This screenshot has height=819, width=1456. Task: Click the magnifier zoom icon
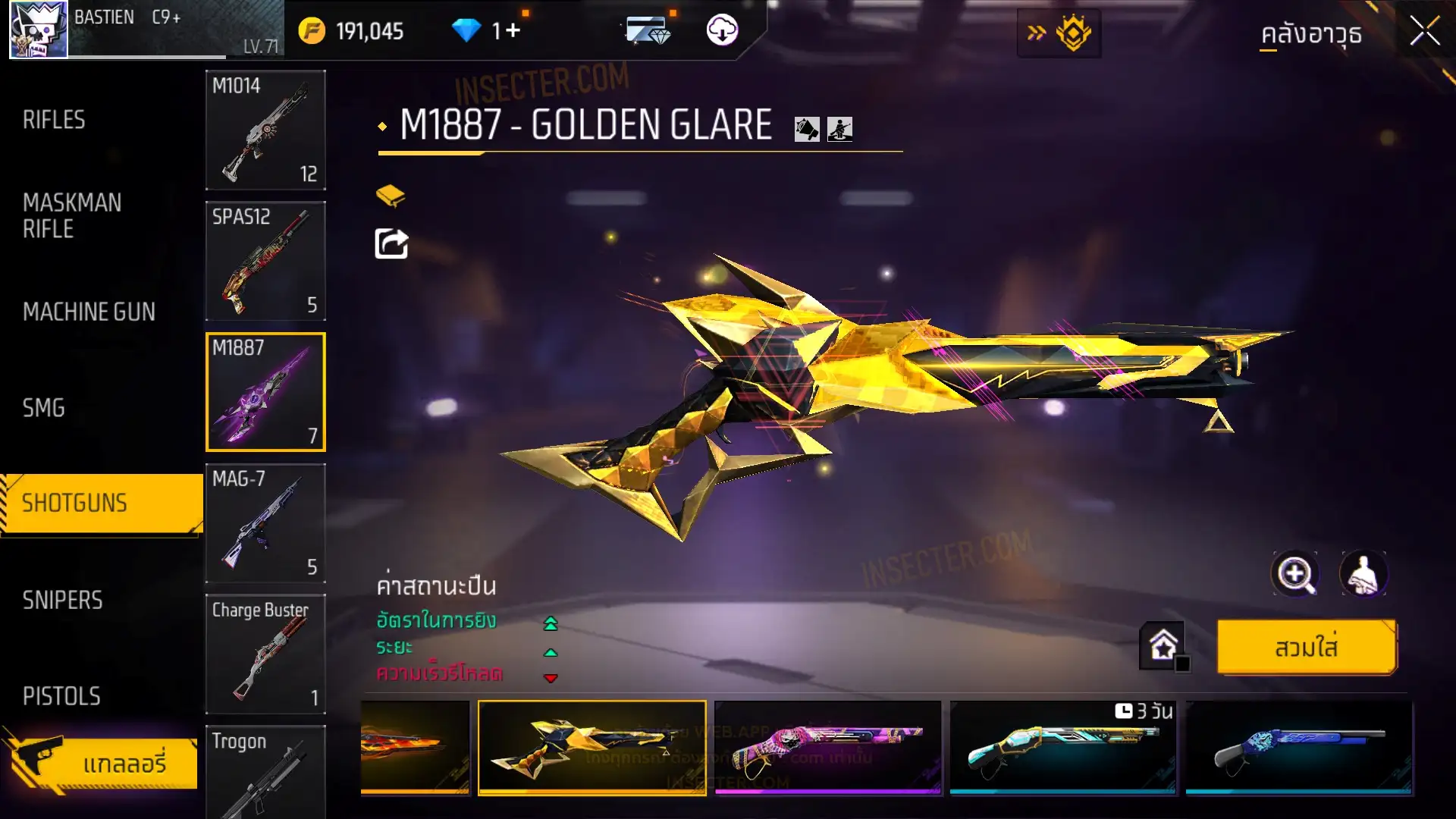click(1294, 574)
